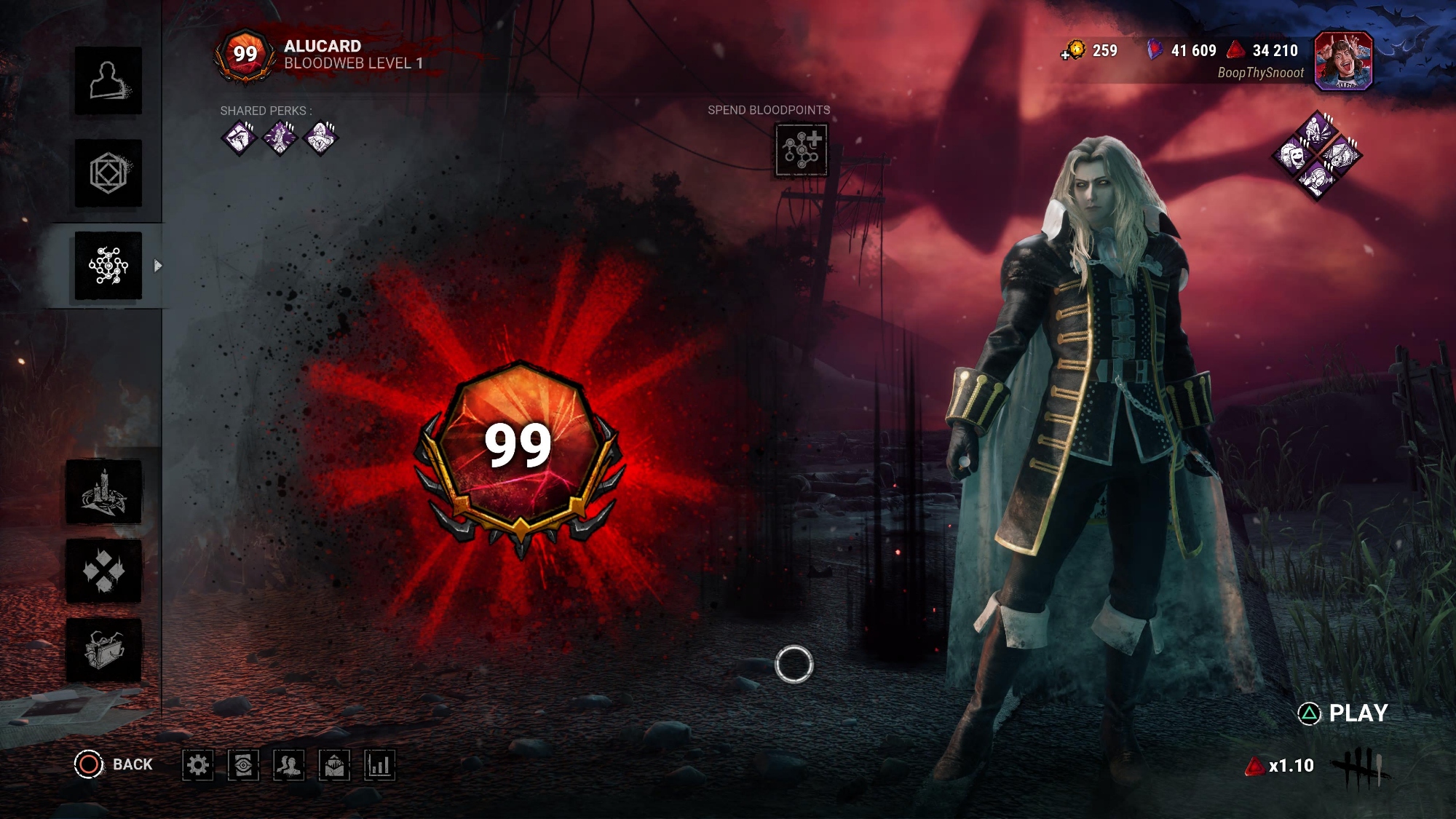This screenshot has width=1456, height=819.
Task: Start a match with Play
Action: (1344, 713)
